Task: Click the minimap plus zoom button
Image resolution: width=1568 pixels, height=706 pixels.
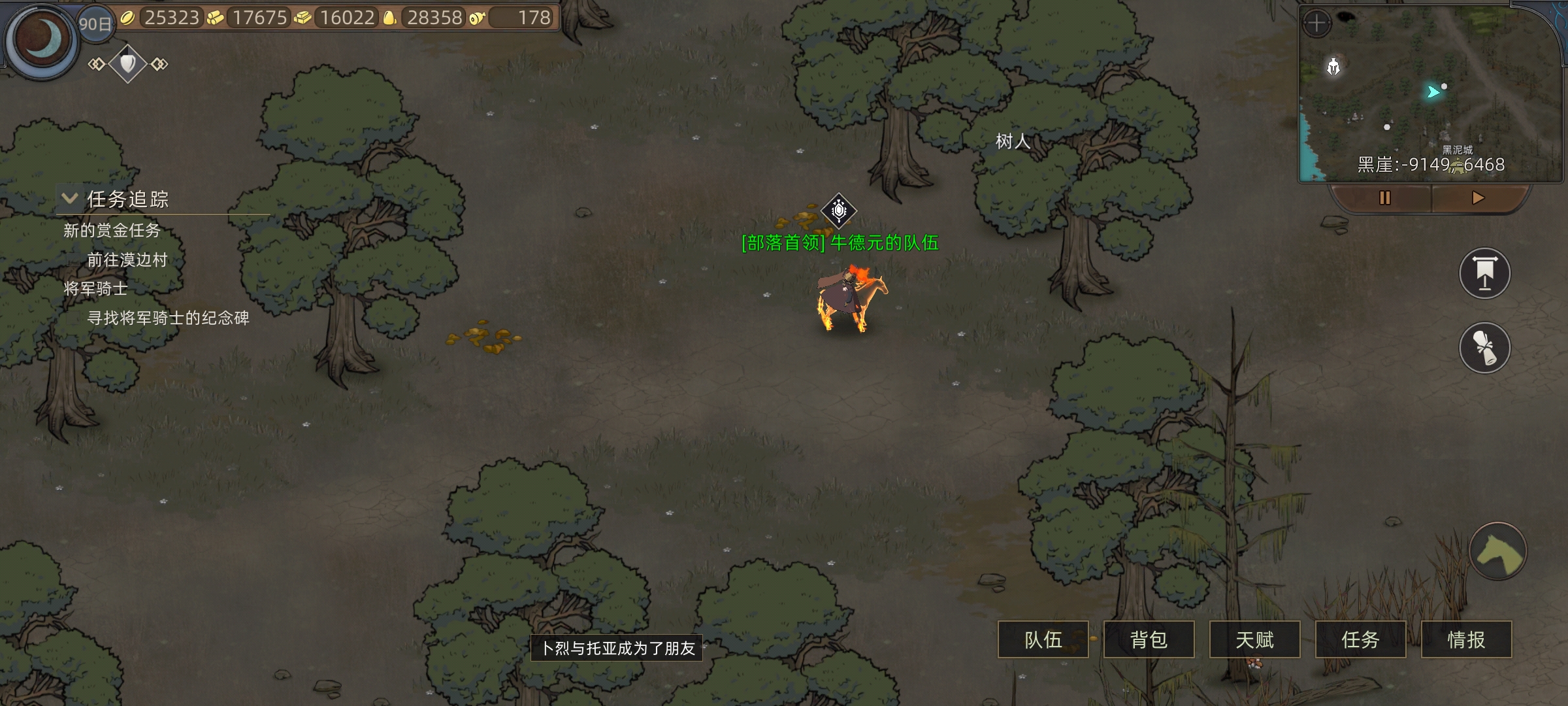Action: [x=1316, y=24]
